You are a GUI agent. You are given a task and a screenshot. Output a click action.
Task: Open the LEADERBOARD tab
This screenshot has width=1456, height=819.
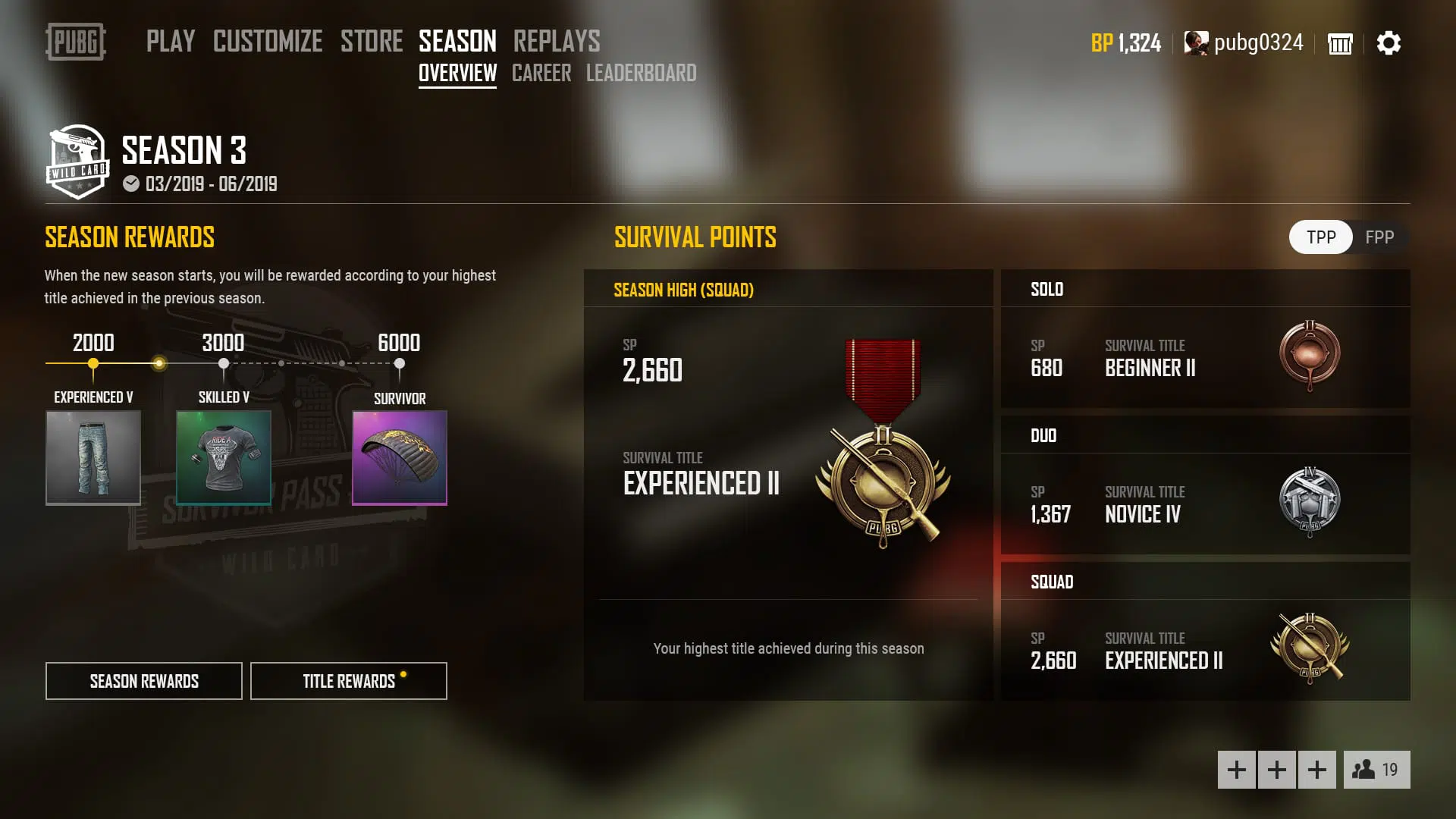(x=642, y=73)
